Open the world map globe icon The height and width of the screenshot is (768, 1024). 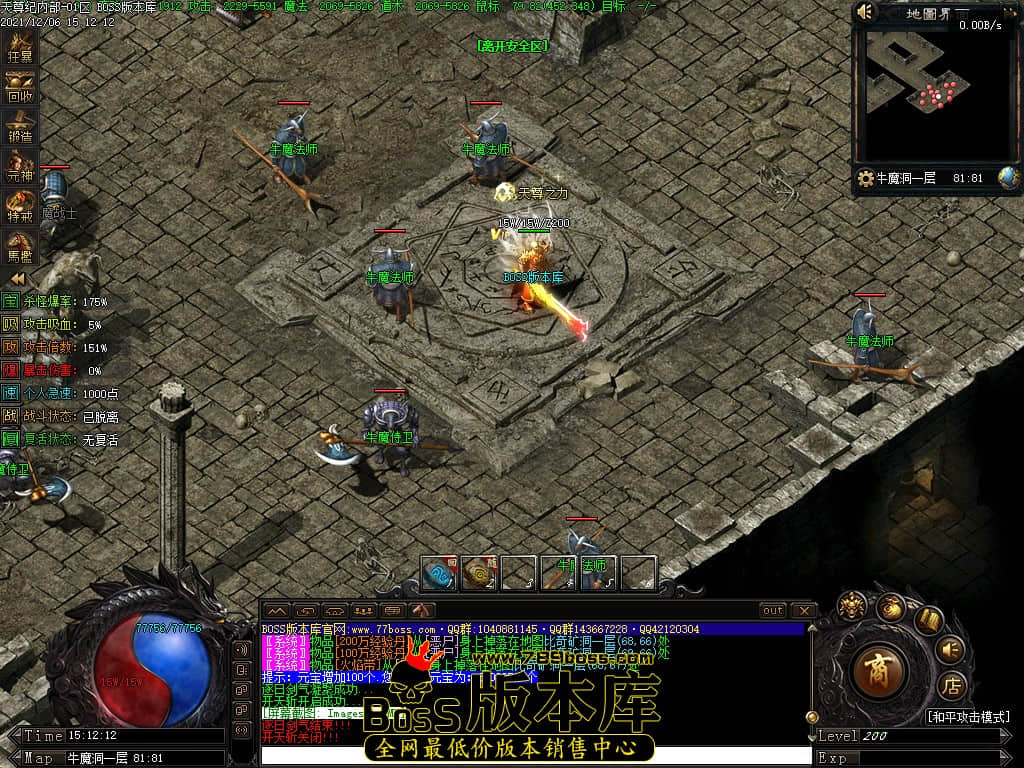pyautogui.click(x=1008, y=178)
